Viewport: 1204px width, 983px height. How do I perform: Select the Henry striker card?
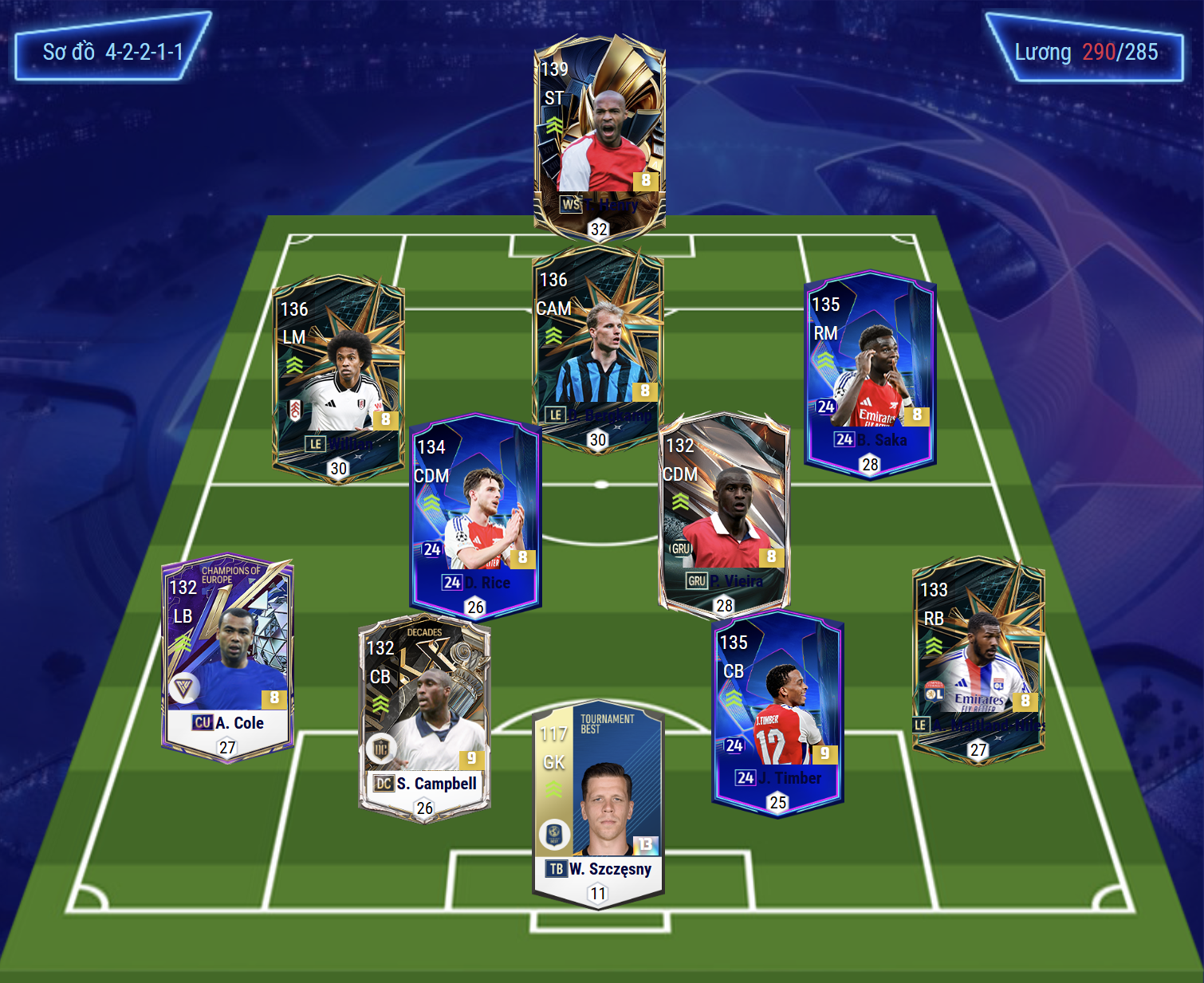[x=599, y=136]
